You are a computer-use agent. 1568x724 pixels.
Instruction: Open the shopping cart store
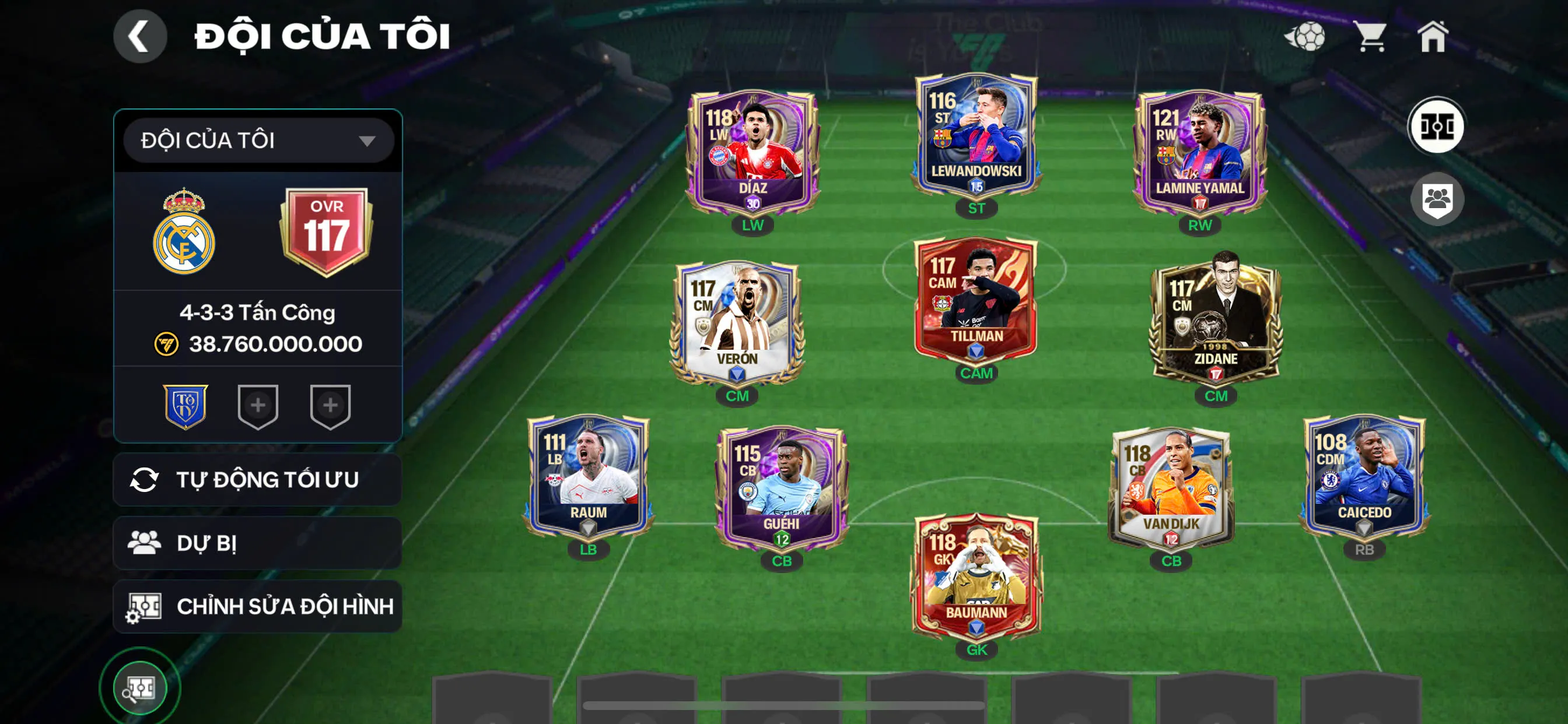pyautogui.click(x=1370, y=37)
